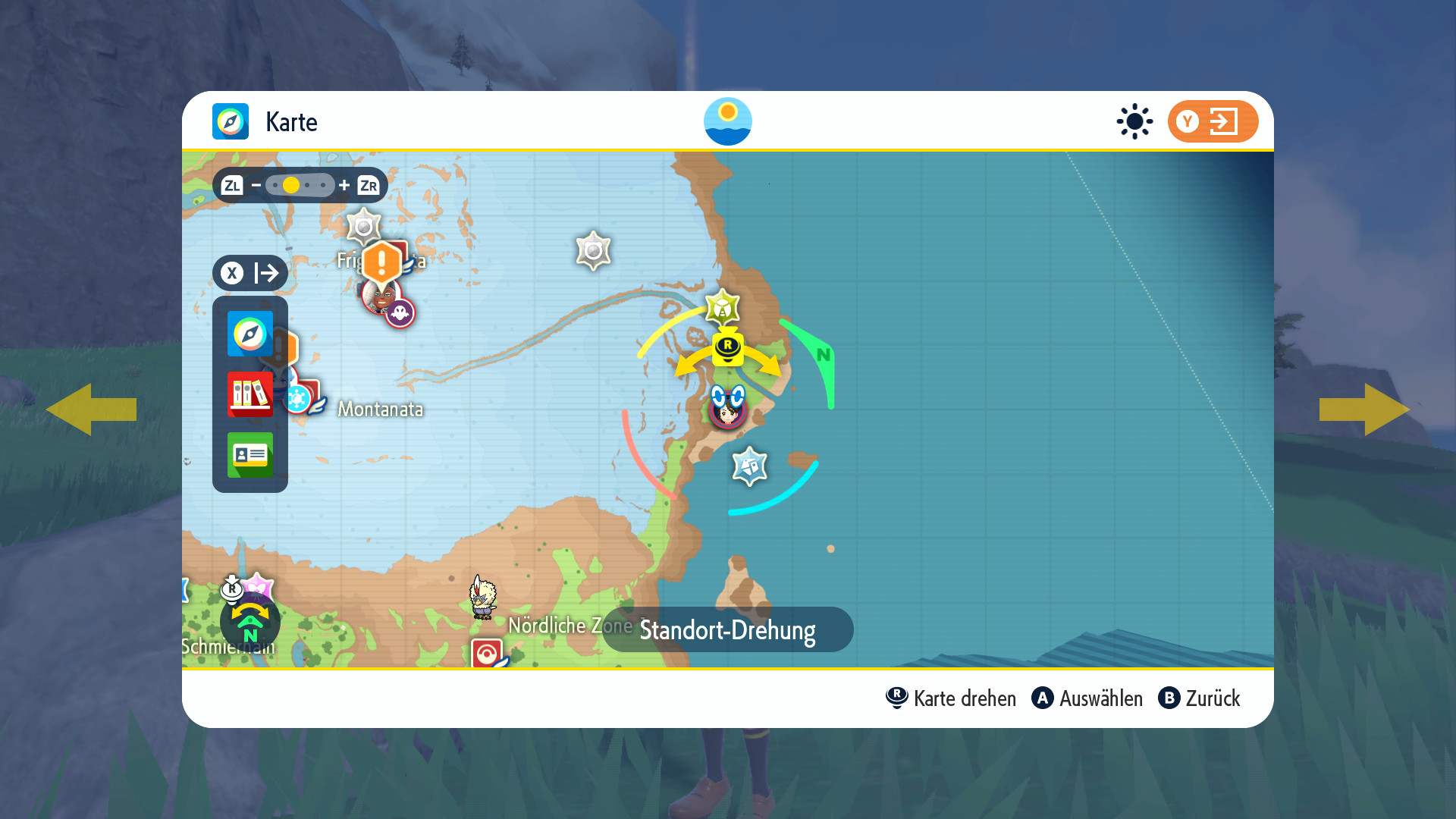Switch to the next app with right arrow
Image resolution: width=1456 pixels, height=819 pixels.
point(1364,409)
